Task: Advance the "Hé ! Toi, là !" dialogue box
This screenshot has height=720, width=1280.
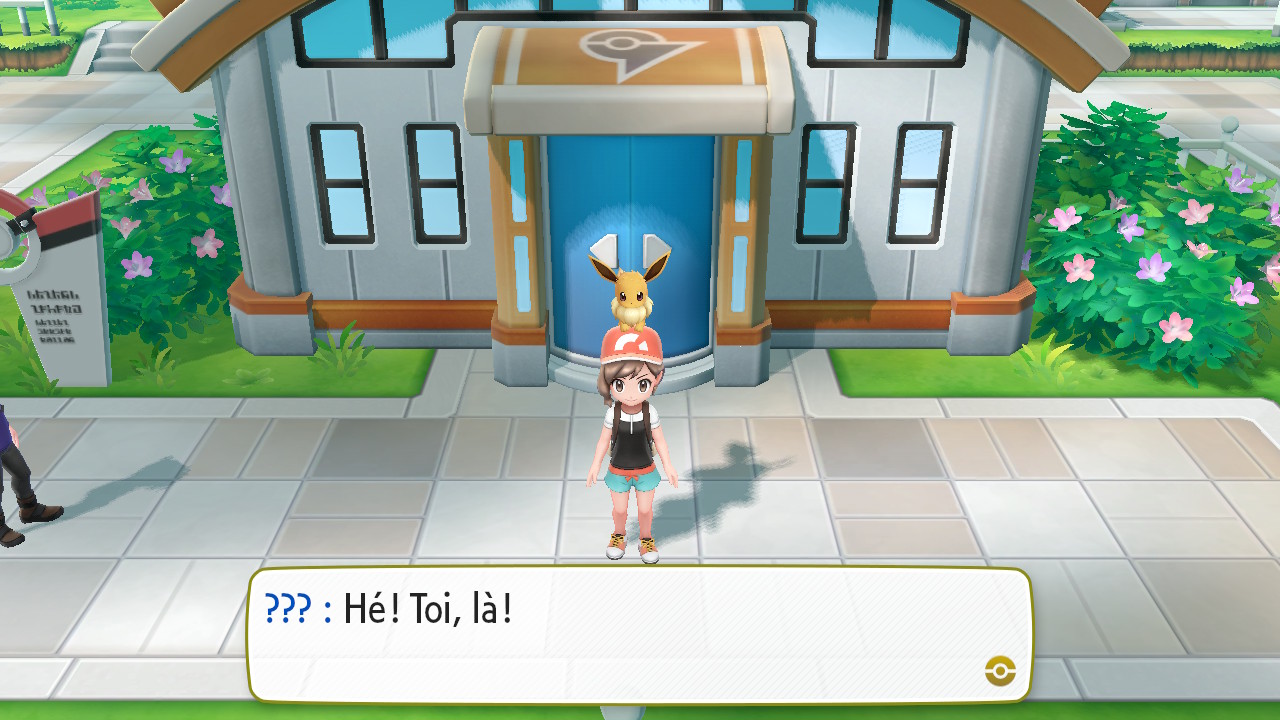Action: 638,634
